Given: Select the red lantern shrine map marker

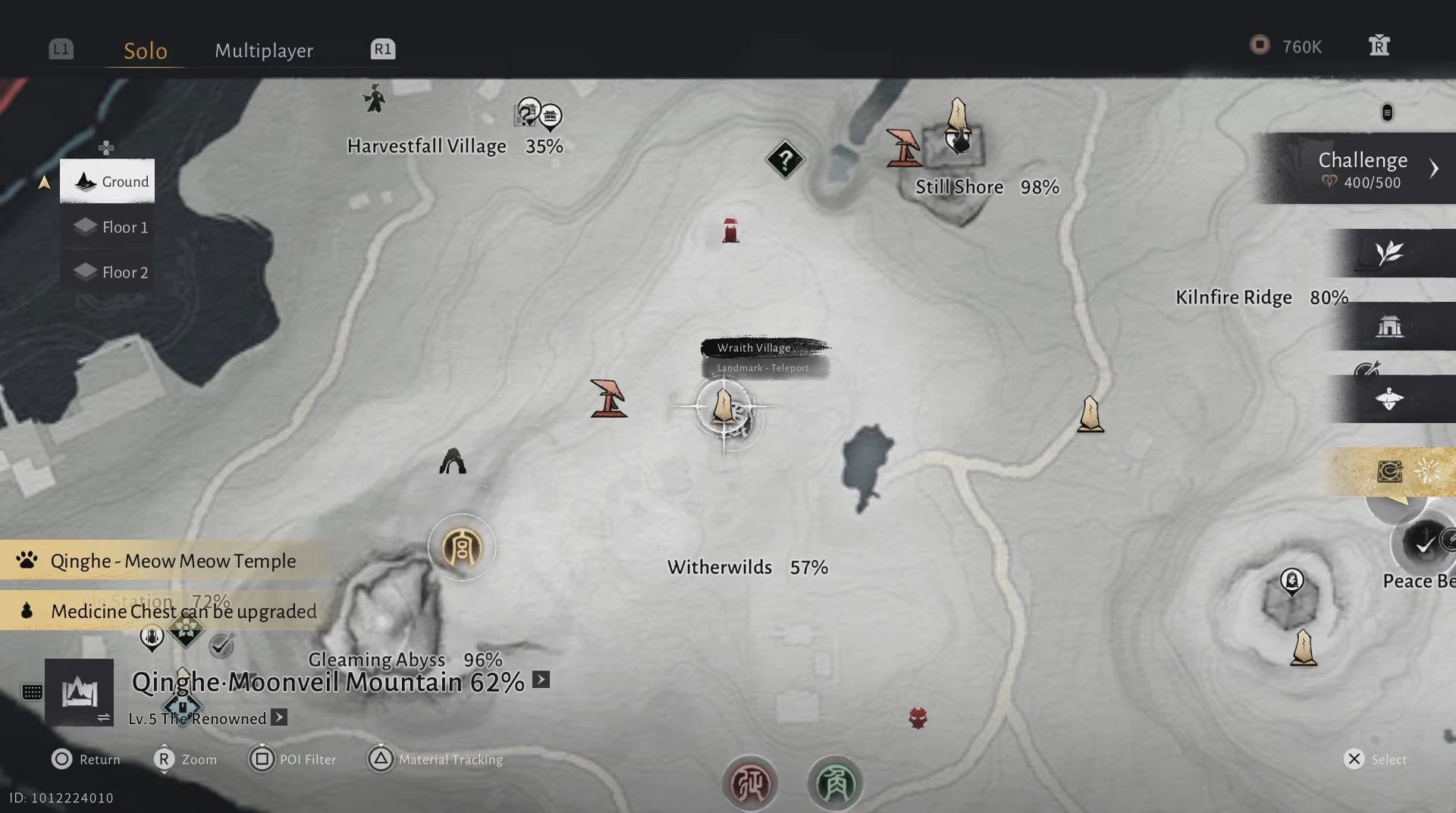Looking at the screenshot, I should pyautogui.click(x=730, y=231).
